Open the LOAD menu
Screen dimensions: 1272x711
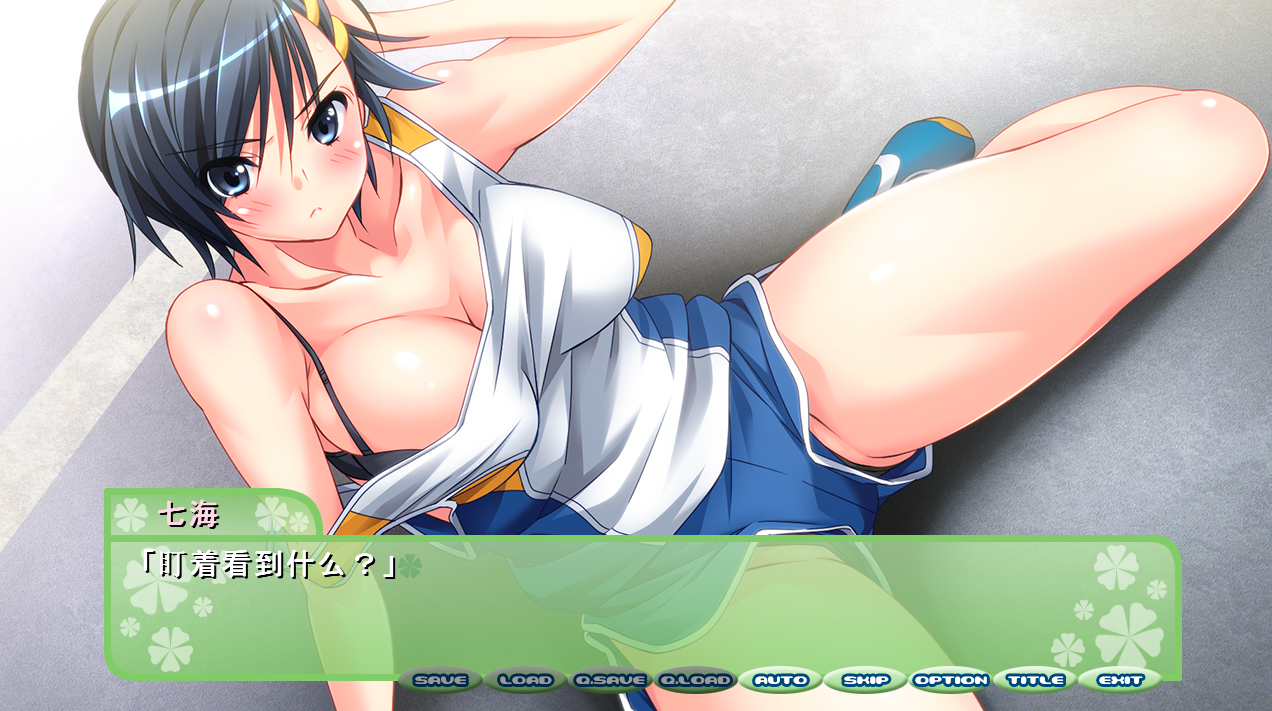click(x=525, y=681)
